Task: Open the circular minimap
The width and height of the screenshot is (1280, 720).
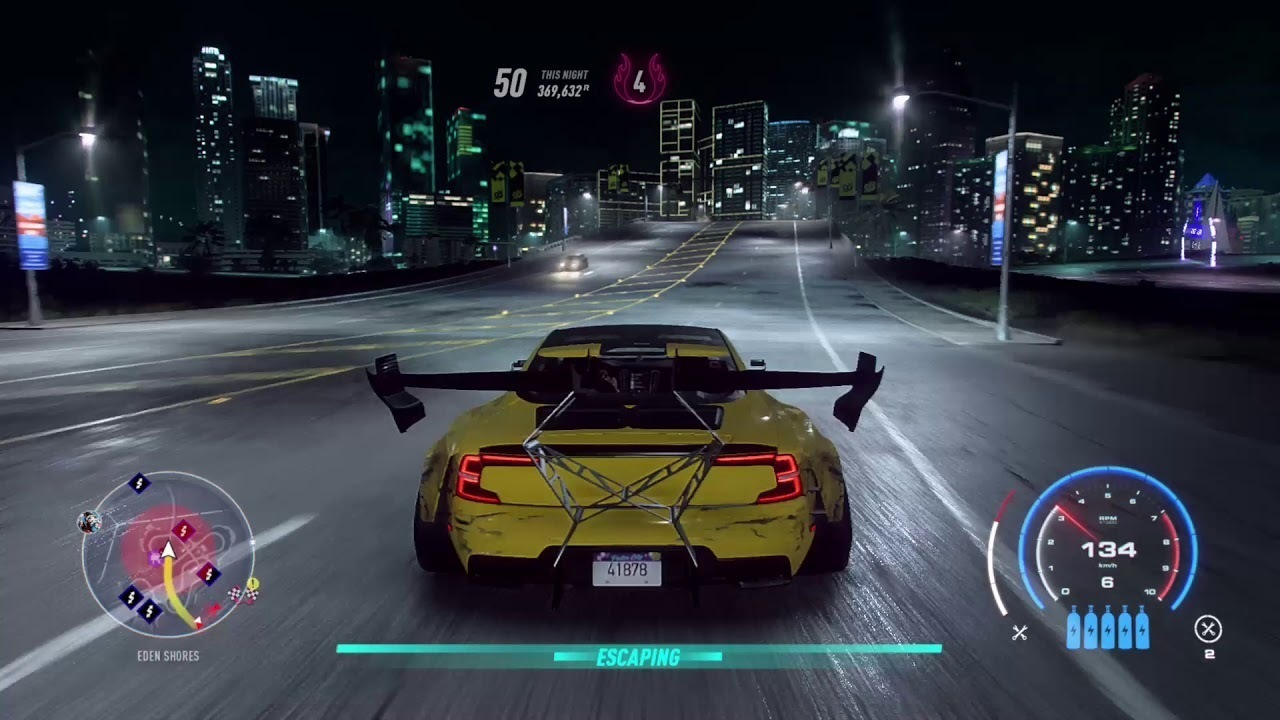Action: pyautogui.click(x=168, y=554)
